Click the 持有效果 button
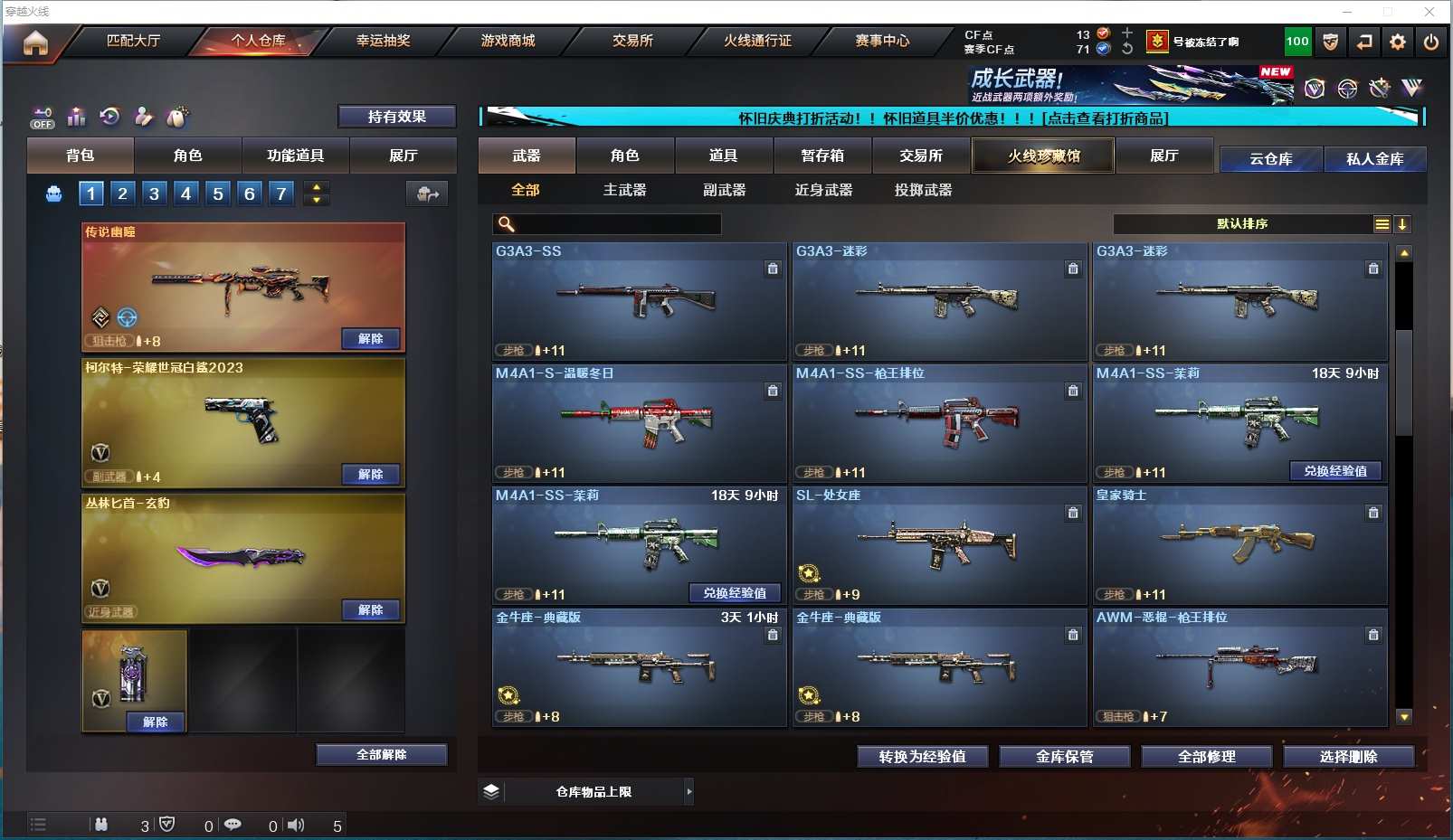 coord(396,117)
